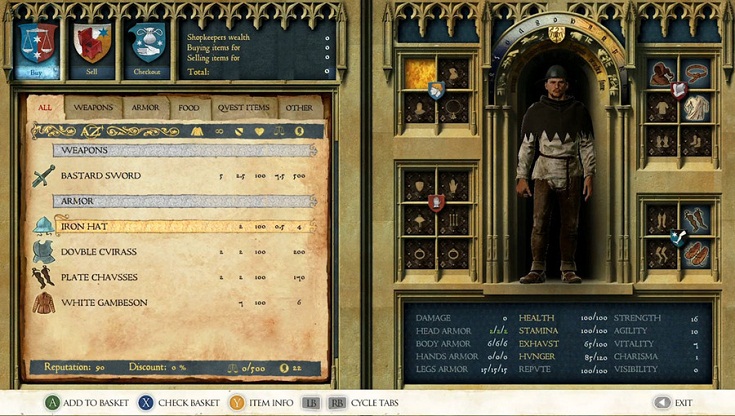Sort items by the weight scales column
Screen dimensions: 735x416
coord(279,131)
